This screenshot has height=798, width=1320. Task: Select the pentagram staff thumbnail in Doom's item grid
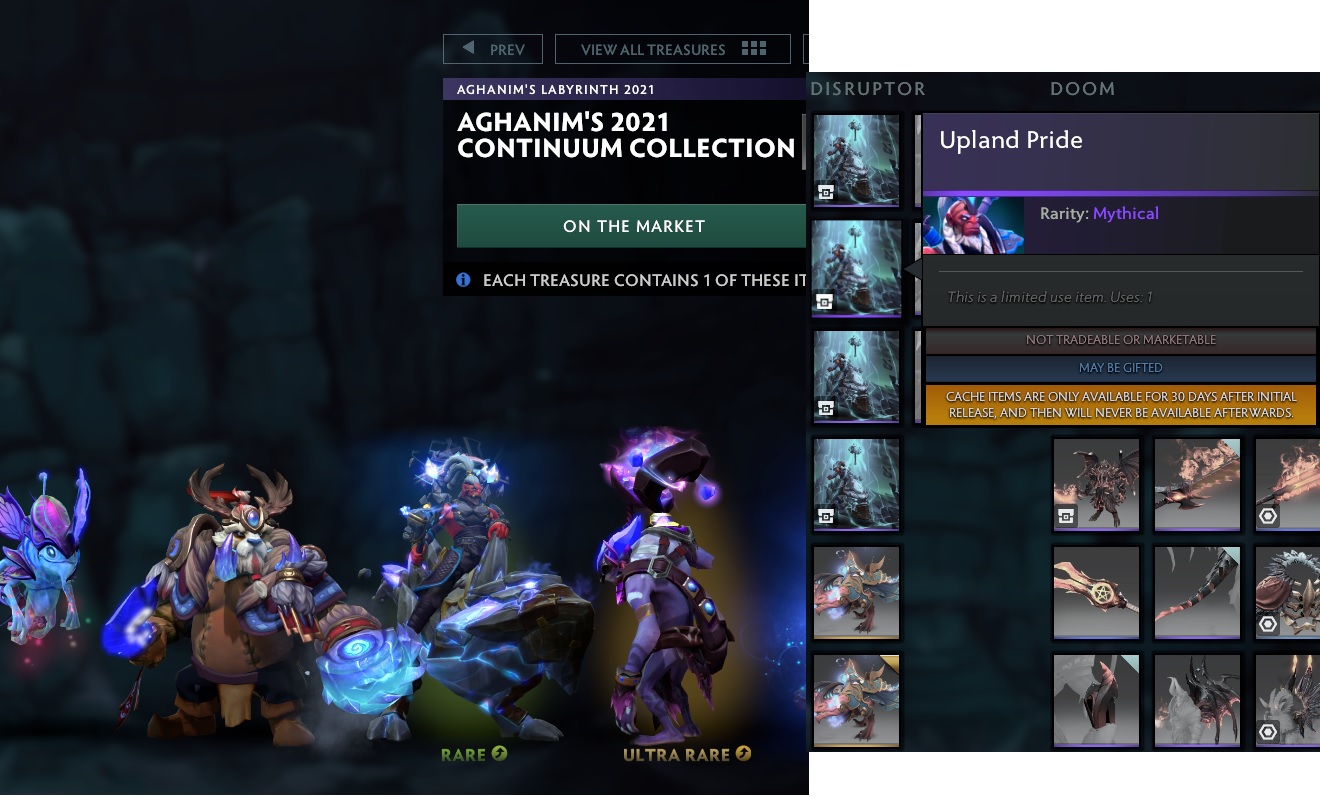tap(1095, 592)
